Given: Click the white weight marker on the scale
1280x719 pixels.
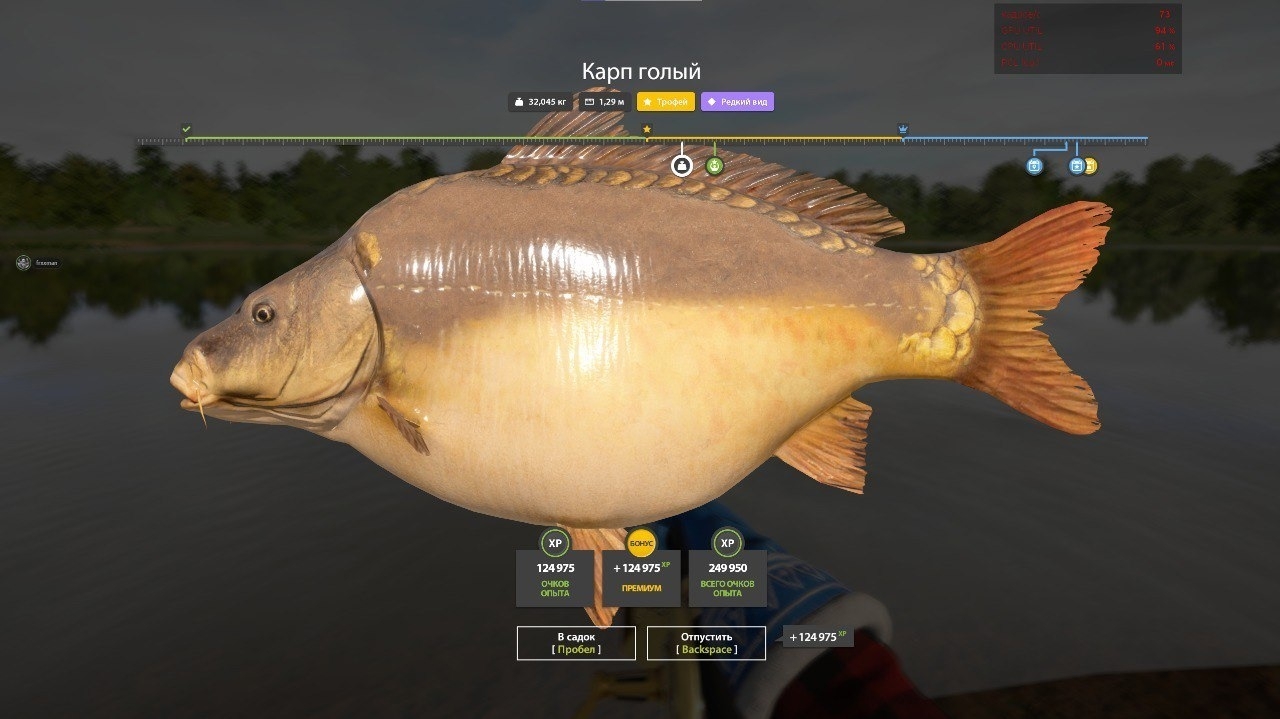Looking at the screenshot, I should 682,166.
